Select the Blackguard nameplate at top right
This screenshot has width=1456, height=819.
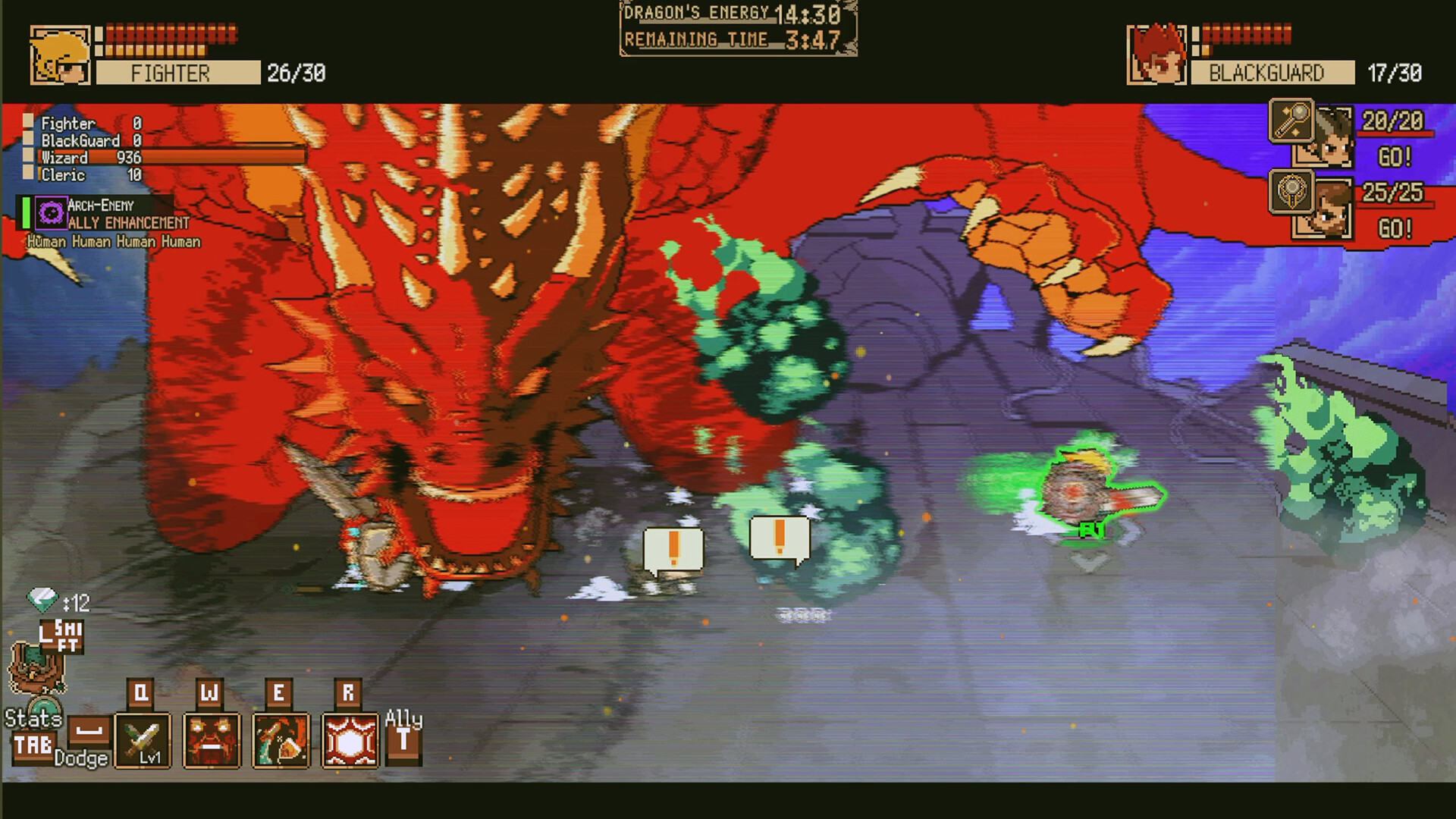coord(1272,74)
